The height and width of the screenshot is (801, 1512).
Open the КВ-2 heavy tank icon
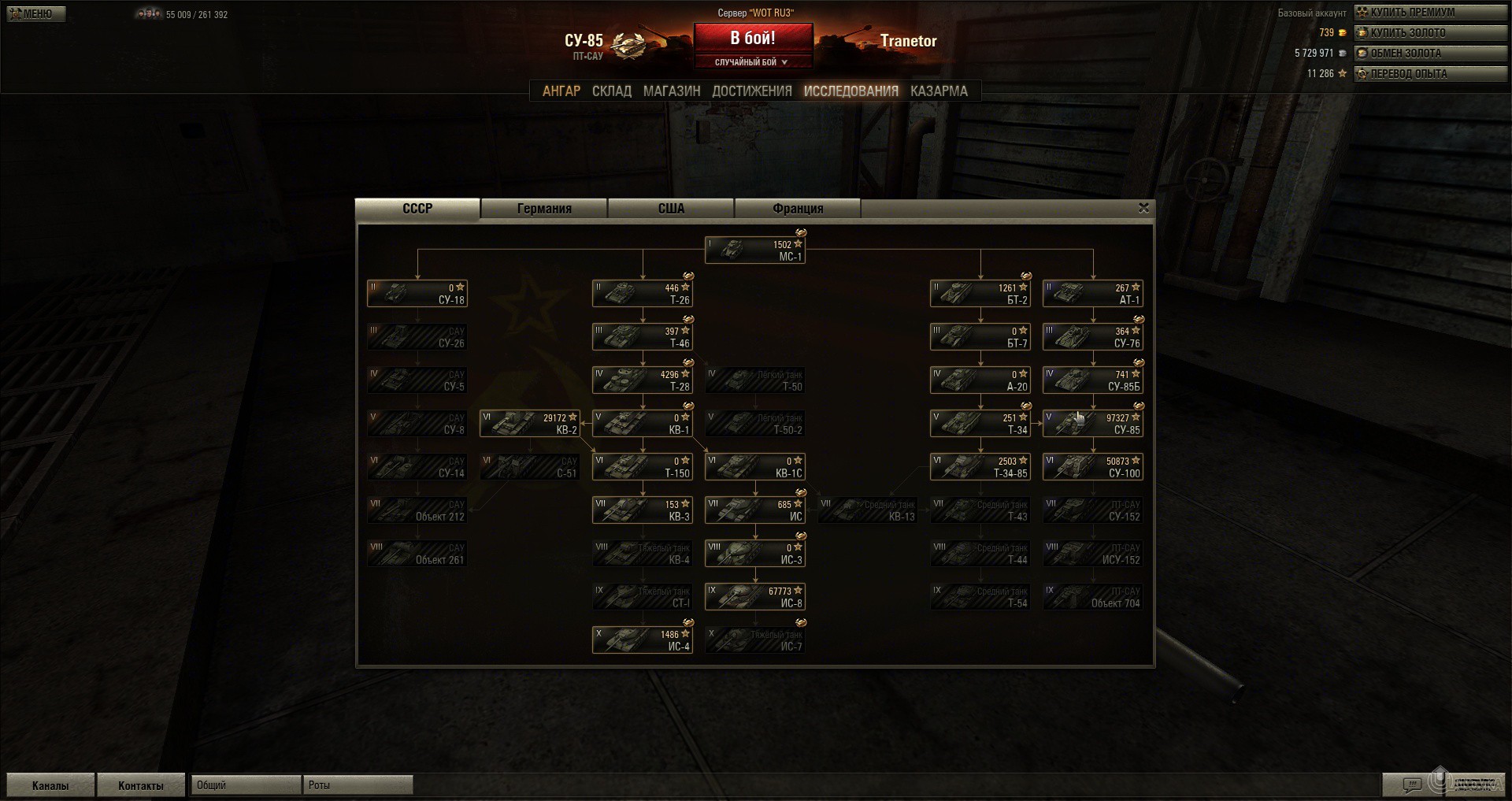click(x=529, y=423)
